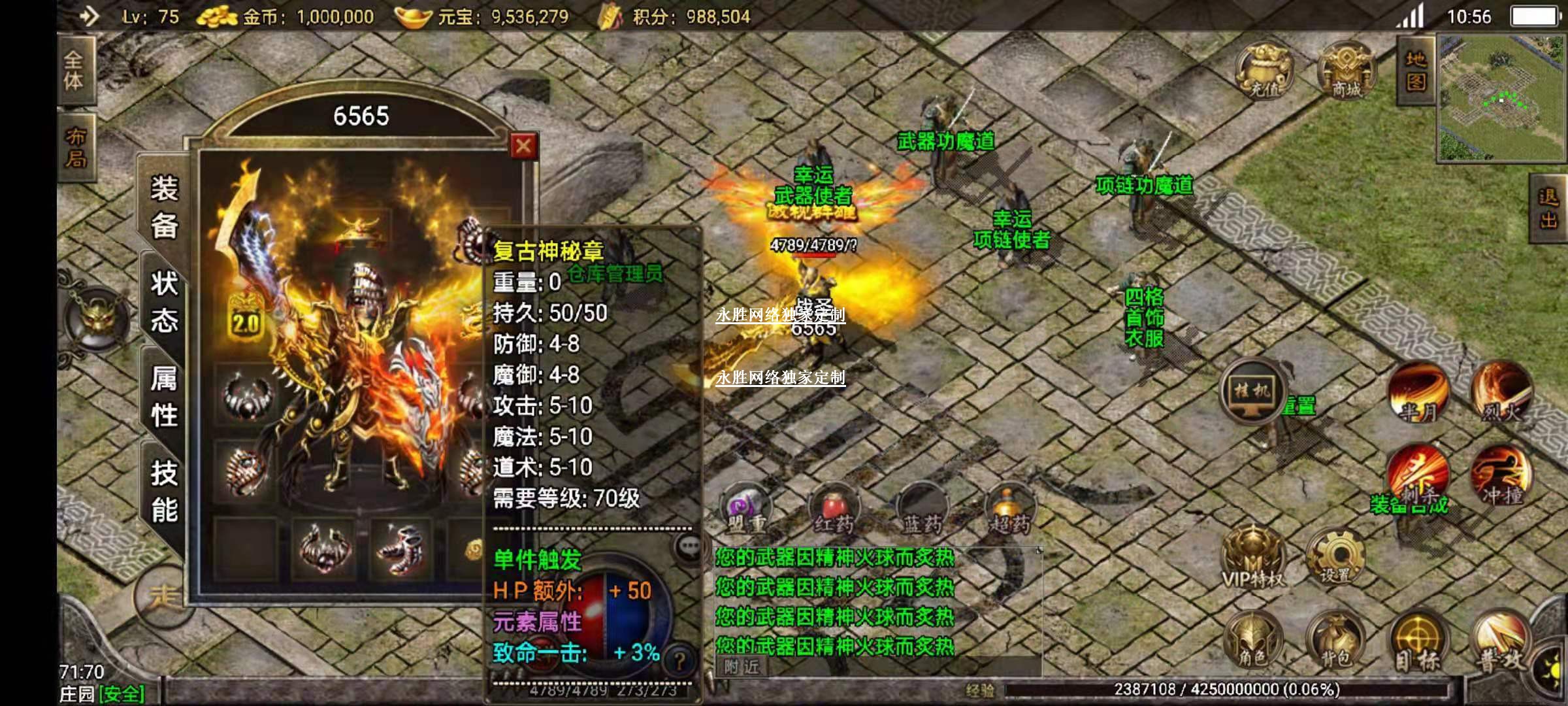Open the VIP特权 privileges menu
Screen dimensions: 1568x706
click(x=1252, y=559)
